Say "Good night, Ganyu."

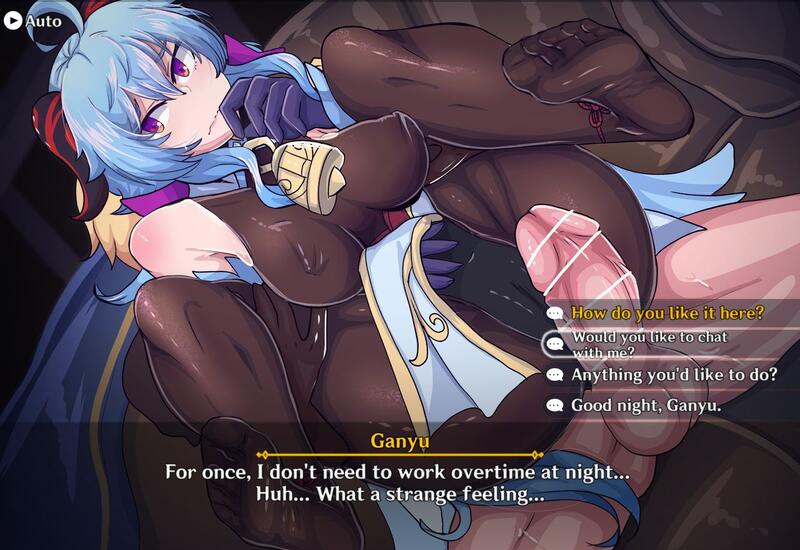645,406
